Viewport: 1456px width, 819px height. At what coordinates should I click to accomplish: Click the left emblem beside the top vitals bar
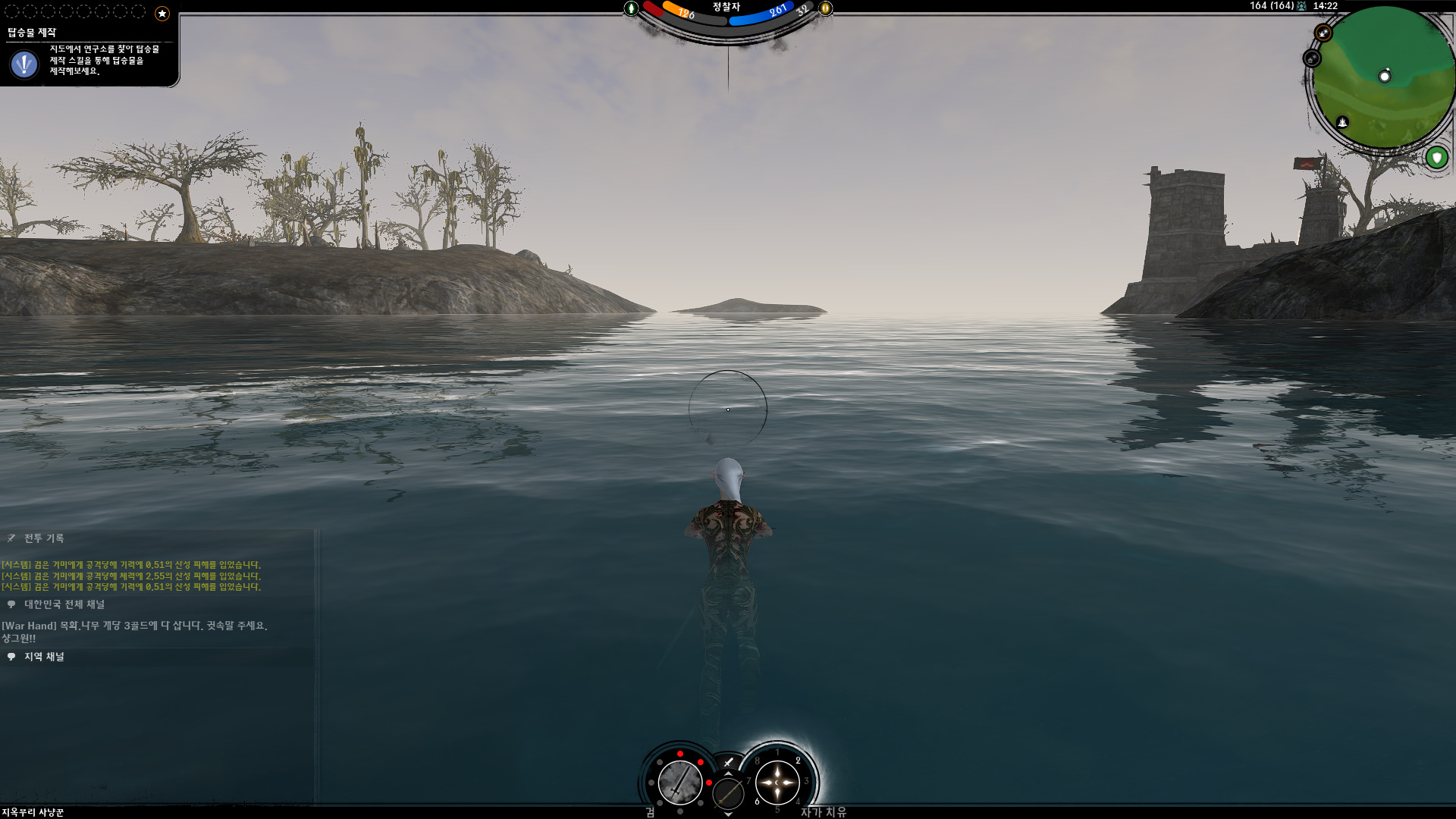pyautogui.click(x=631, y=8)
